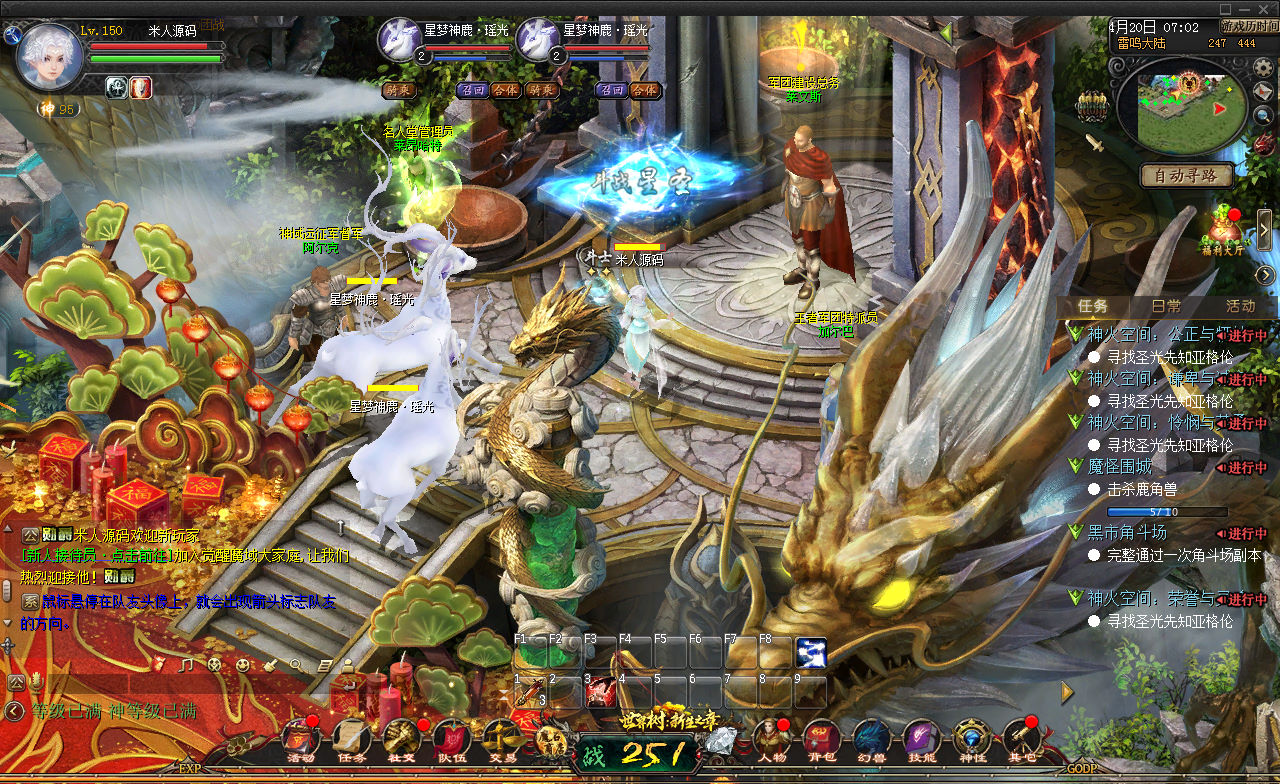
Task: Open the 技能 (Skills) book icon
Action: (x=921, y=738)
